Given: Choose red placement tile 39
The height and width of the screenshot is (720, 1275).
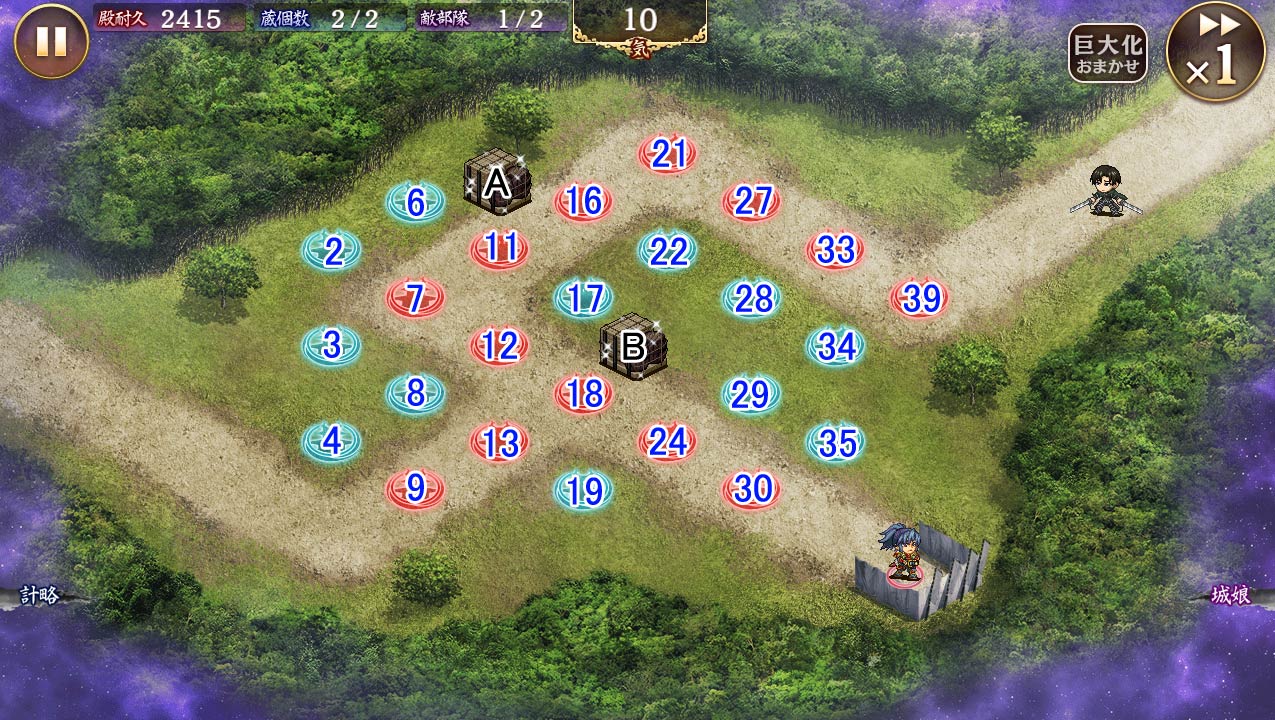Looking at the screenshot, I should (x=919, y=298).
